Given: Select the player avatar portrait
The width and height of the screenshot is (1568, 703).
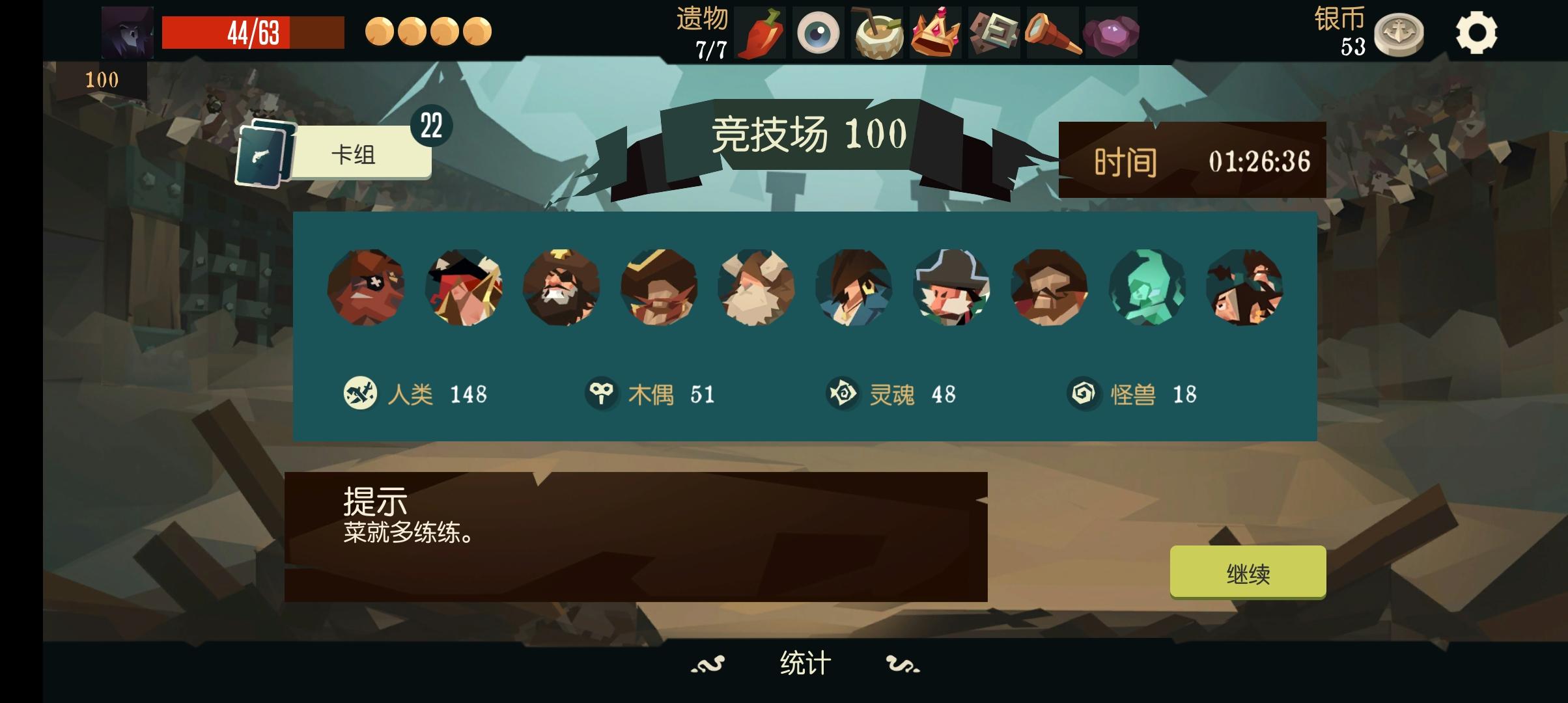Looking at the screenshot, I should [126, 31].
